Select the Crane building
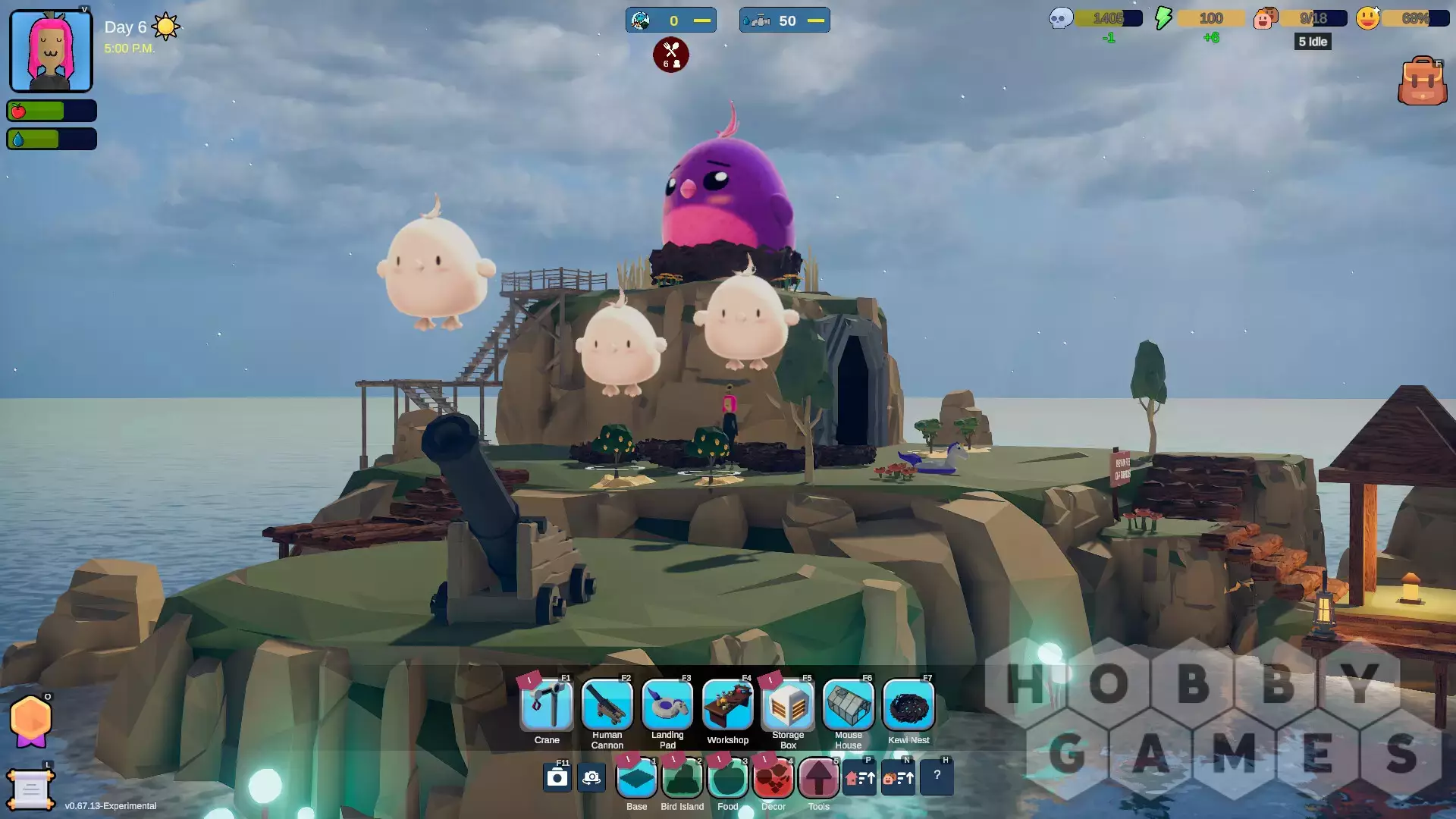The image size is (1456, 819). pyautogui.click(x=547, y=705)
